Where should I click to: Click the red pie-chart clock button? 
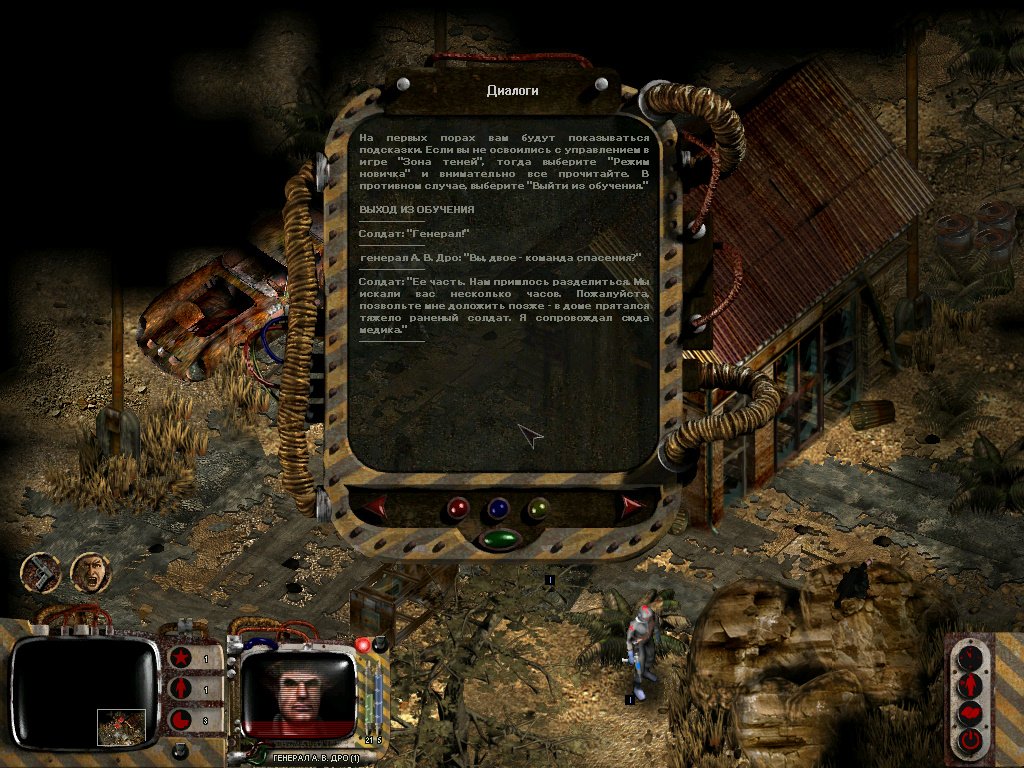181,720
